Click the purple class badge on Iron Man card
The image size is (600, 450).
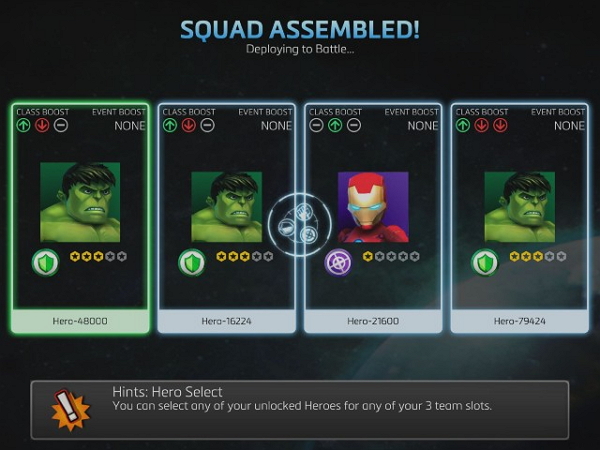tap(338, 263)
